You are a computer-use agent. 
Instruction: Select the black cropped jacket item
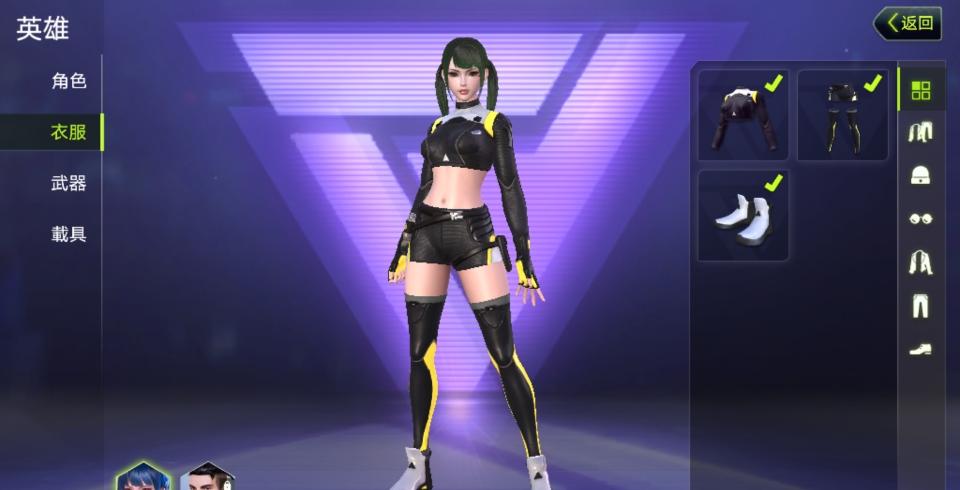743,115
